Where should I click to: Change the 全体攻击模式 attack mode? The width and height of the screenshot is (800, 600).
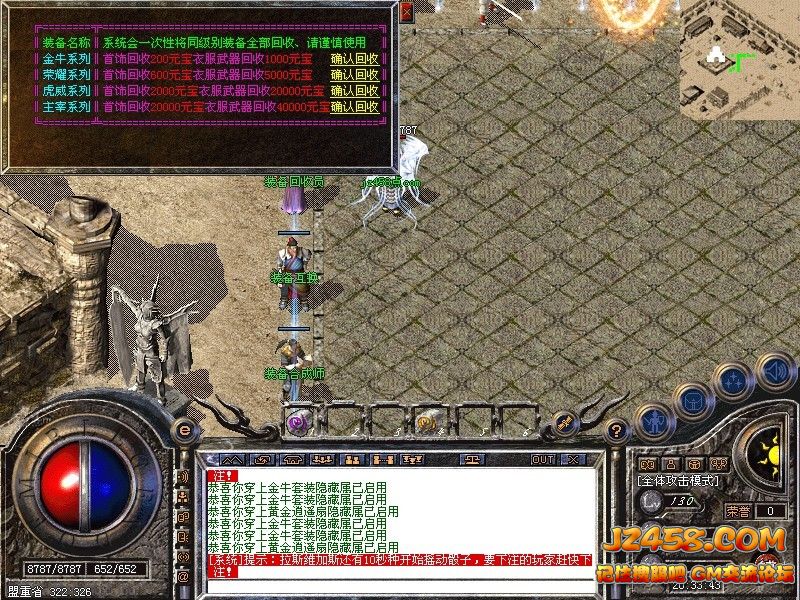680,481
